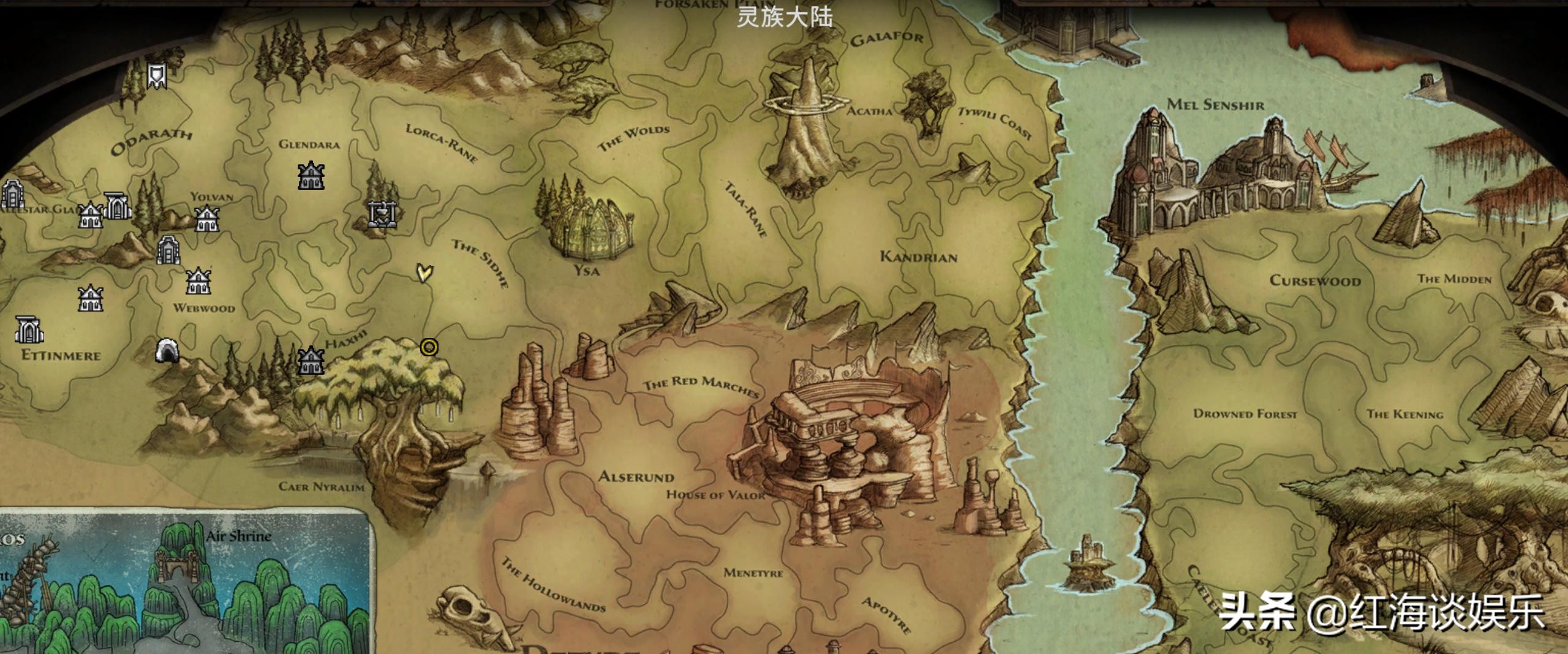Click the gold circle quest marker

tap(429, 348)
